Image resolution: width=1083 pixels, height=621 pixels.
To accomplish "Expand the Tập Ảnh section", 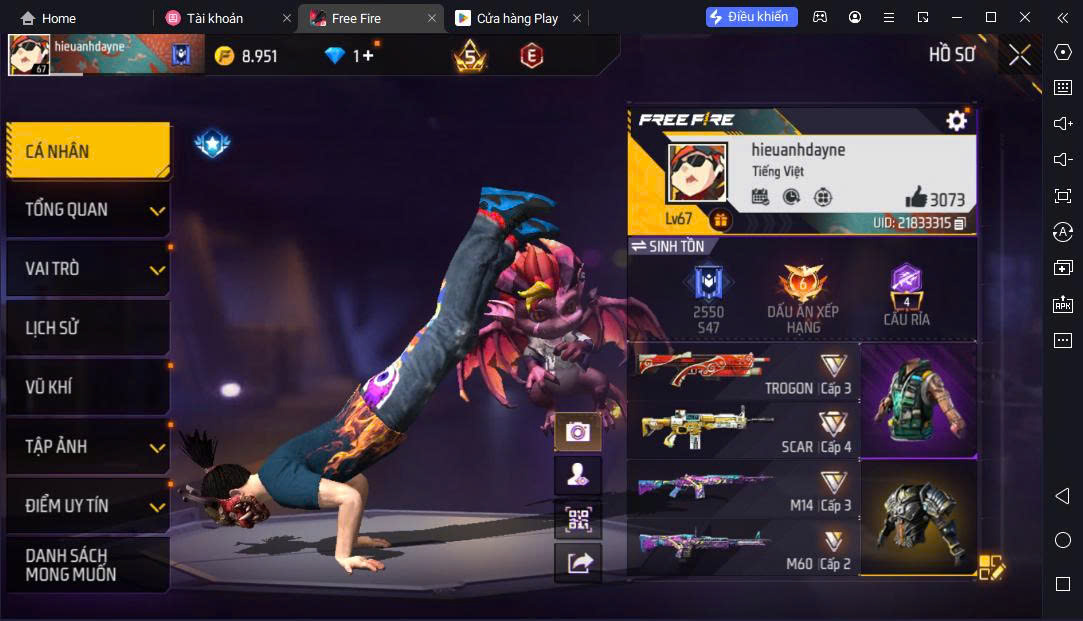I will click(x=88, y=446).
